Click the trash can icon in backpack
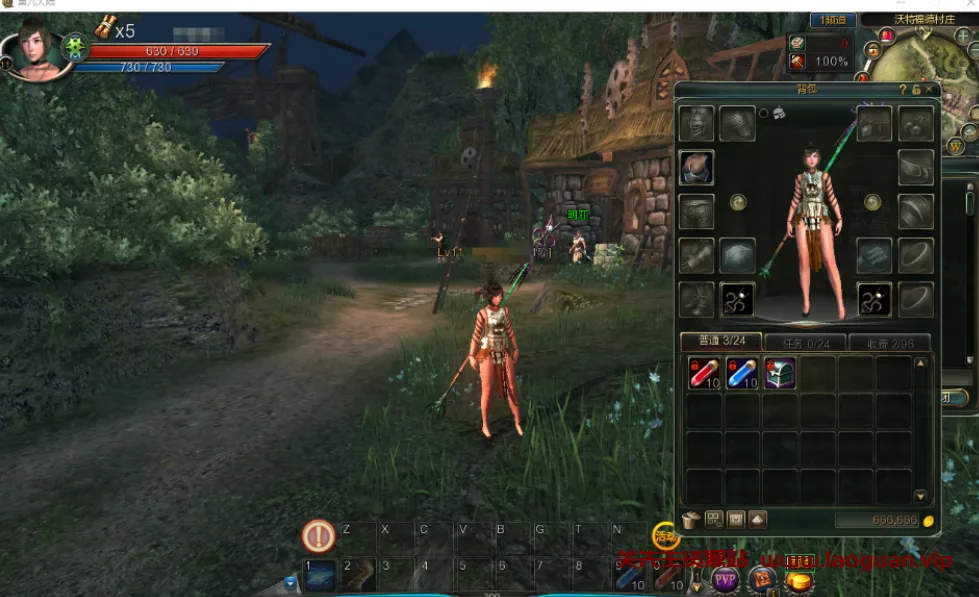This screenshot has width=979, height=597. pyautogui.click(x=691, y=520)
